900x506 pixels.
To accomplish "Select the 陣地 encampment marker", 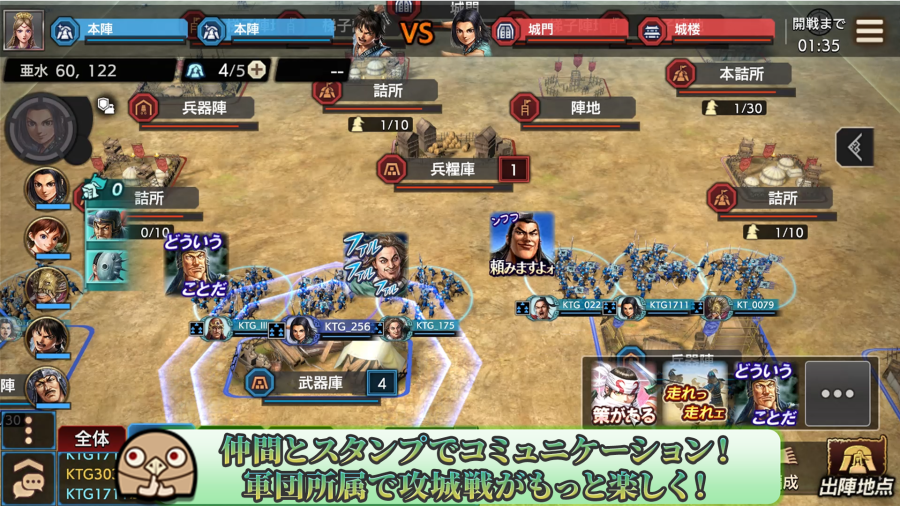I will tap(584, 108).
